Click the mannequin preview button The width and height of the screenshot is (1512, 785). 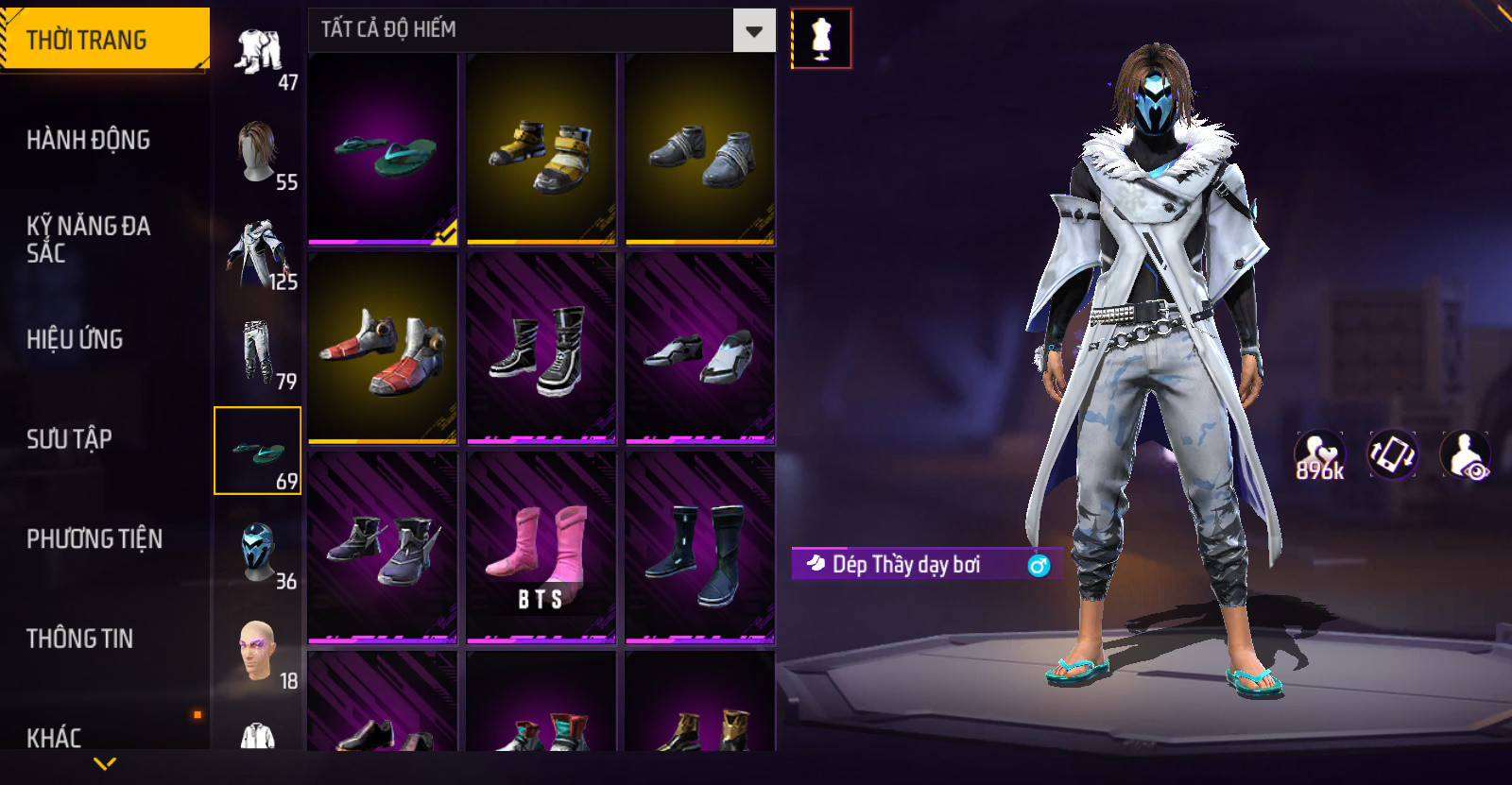pos(821,39)
